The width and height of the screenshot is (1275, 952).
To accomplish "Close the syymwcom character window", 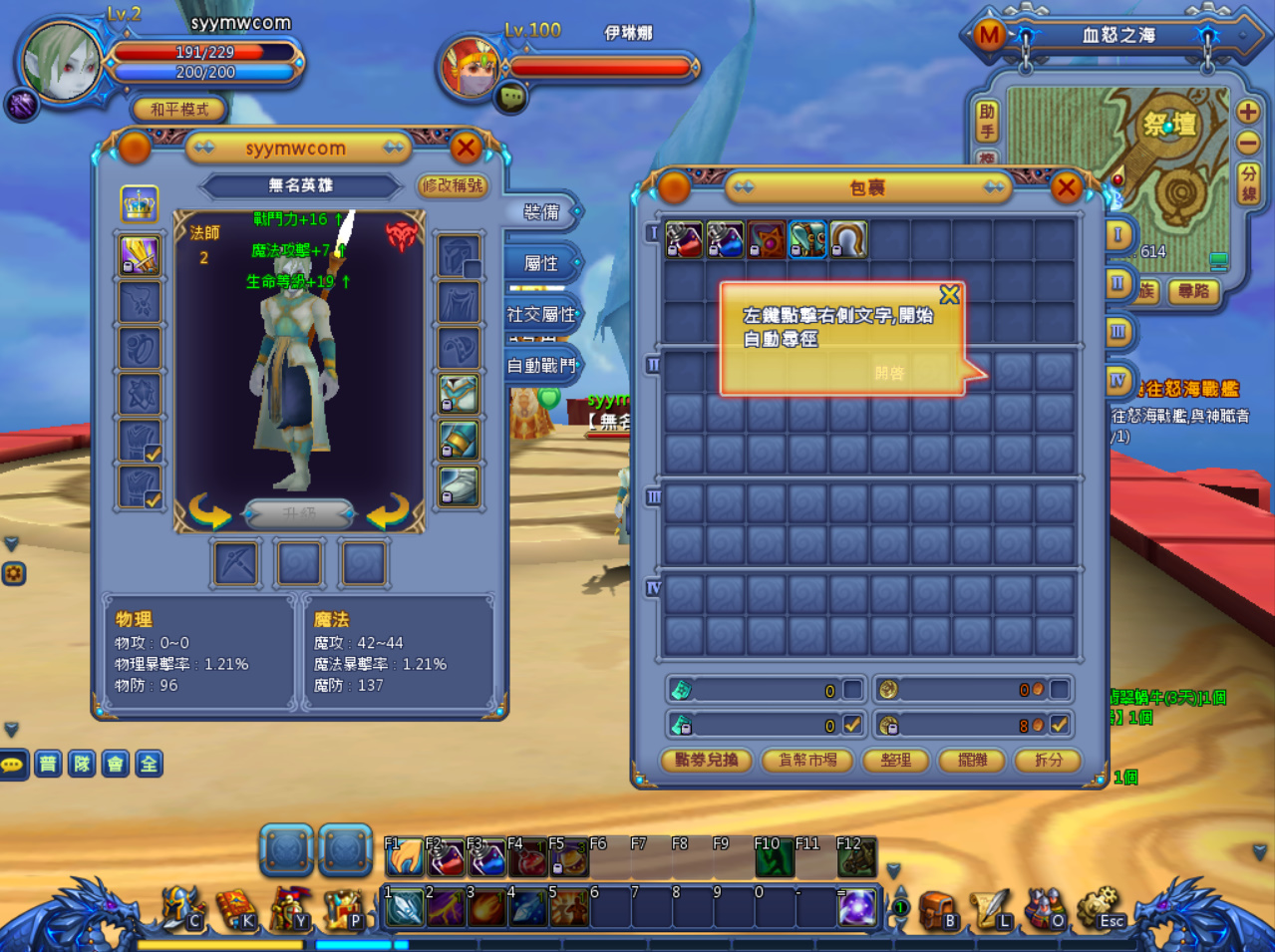I will click(466, 149).
